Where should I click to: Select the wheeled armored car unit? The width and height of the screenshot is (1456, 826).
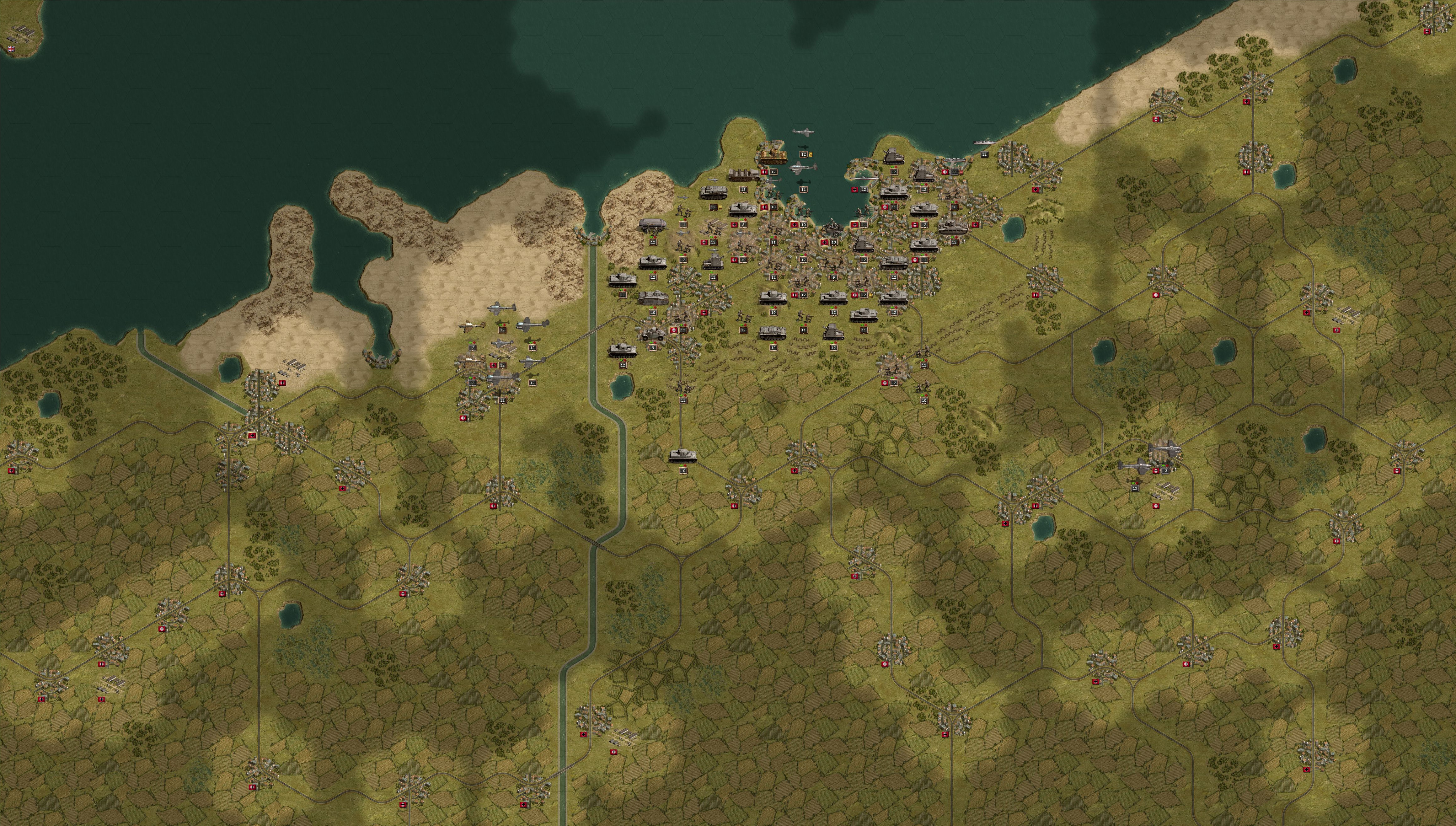click(x=652, y=334)
